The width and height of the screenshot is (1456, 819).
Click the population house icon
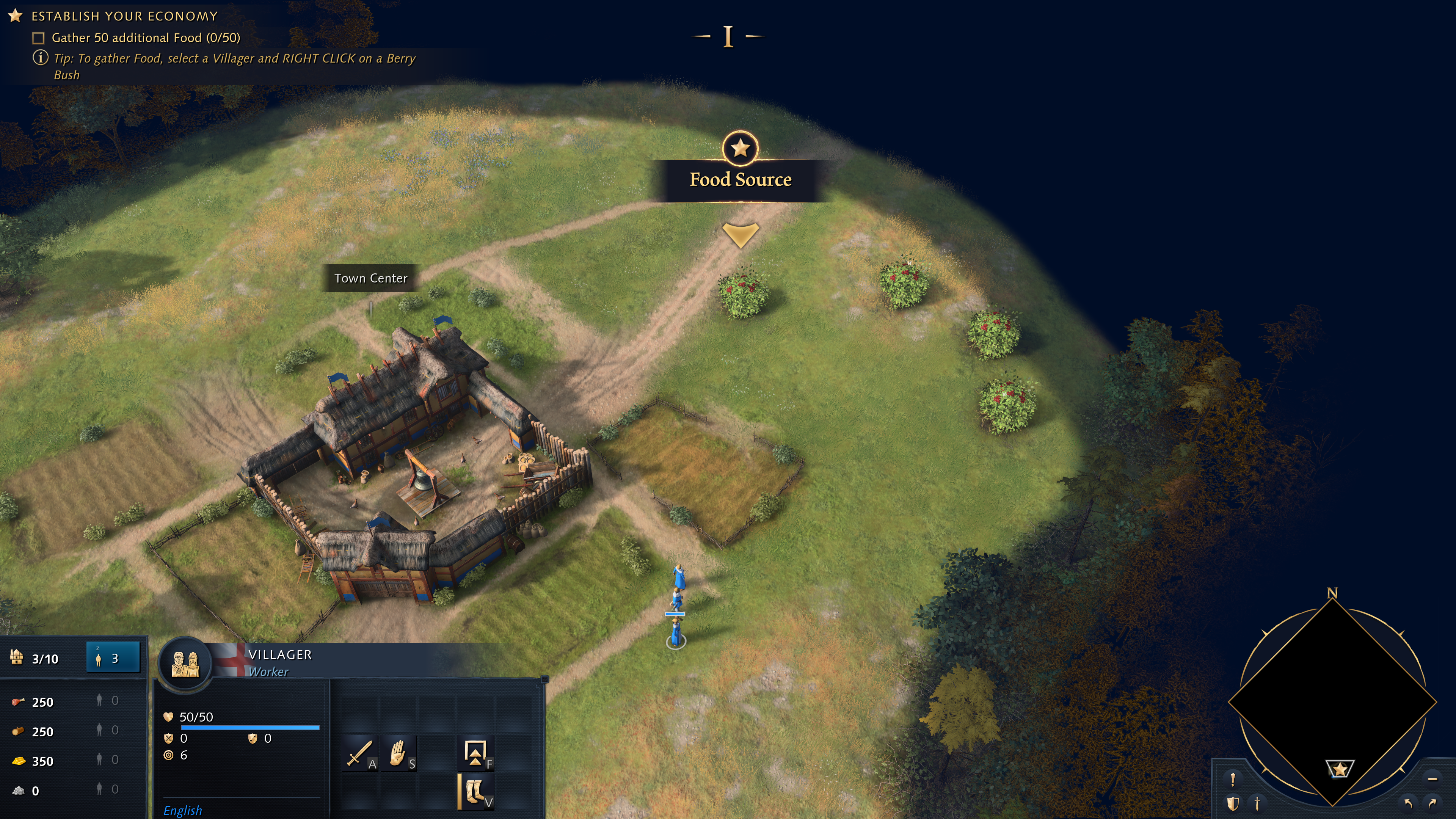[x=16, y=658]
